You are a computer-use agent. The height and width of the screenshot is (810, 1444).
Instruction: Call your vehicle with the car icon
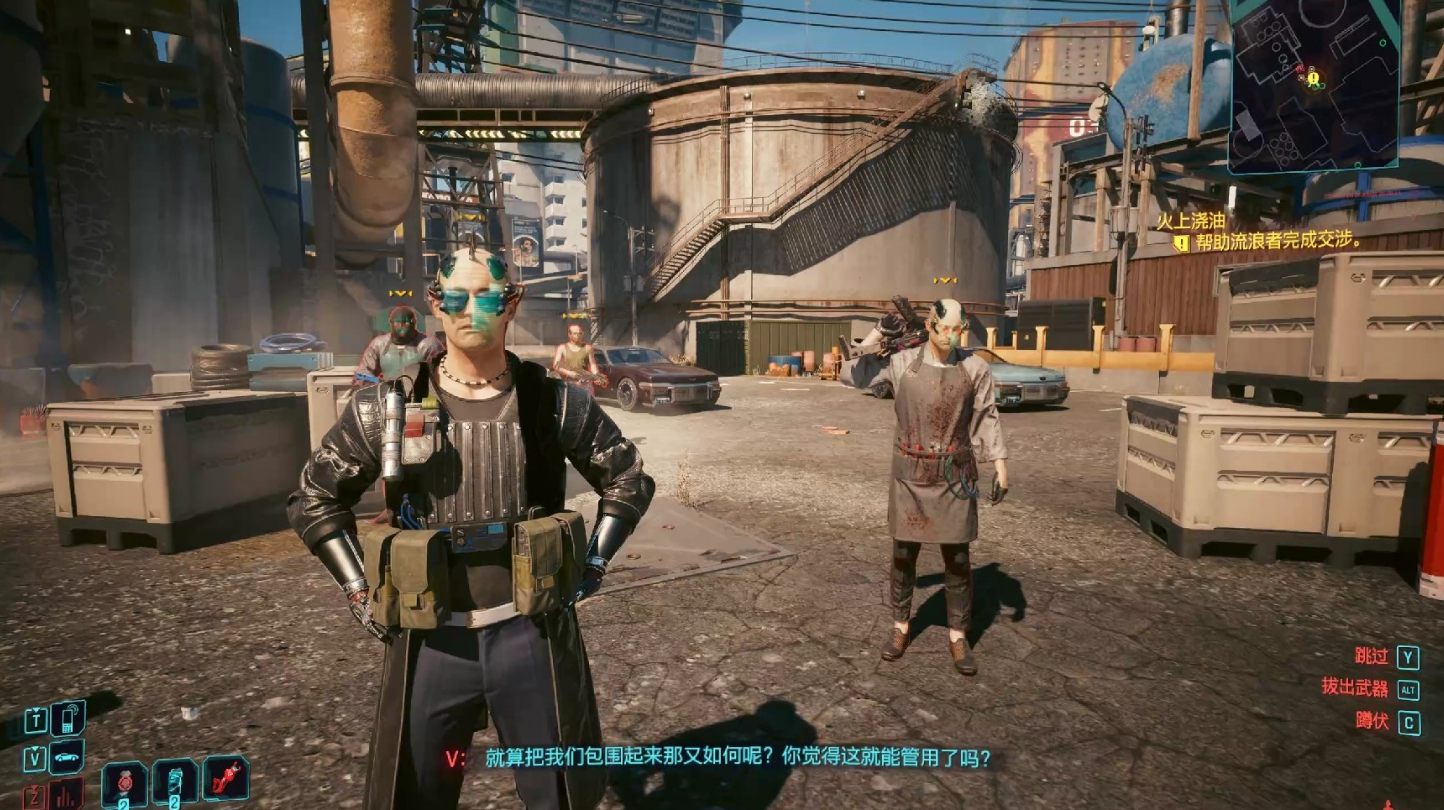(67, 757)
